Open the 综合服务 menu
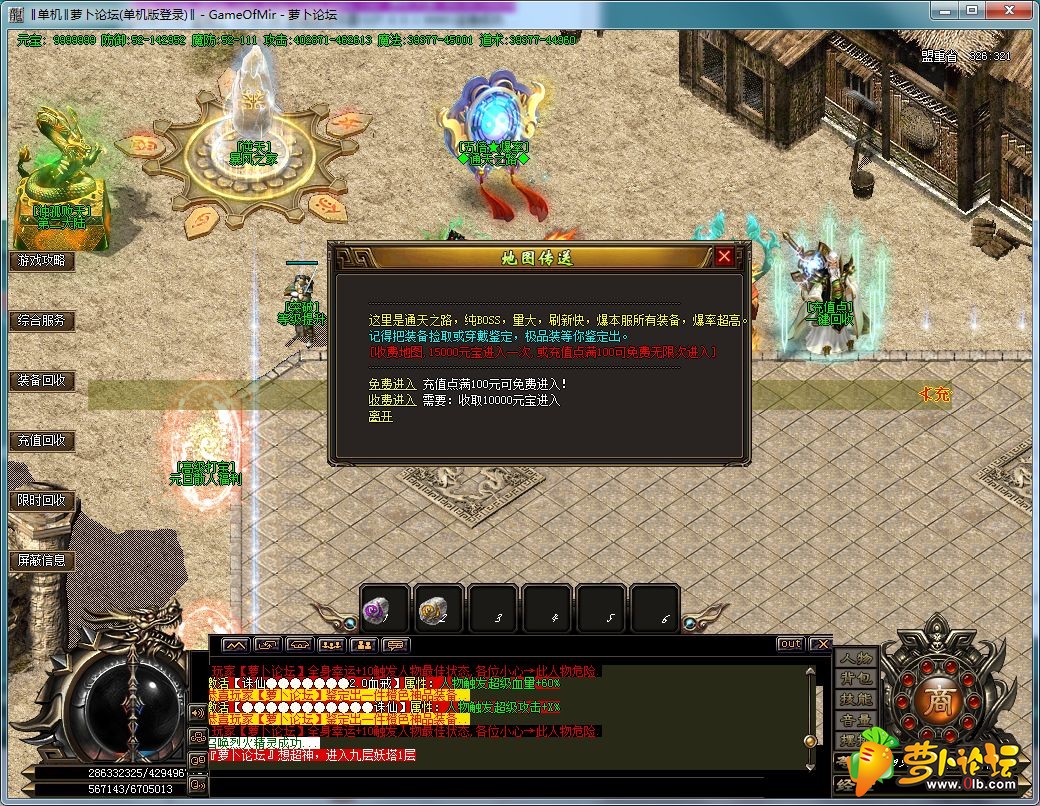The height and width of the screenshot is (806, 1040). pos(42,321)
